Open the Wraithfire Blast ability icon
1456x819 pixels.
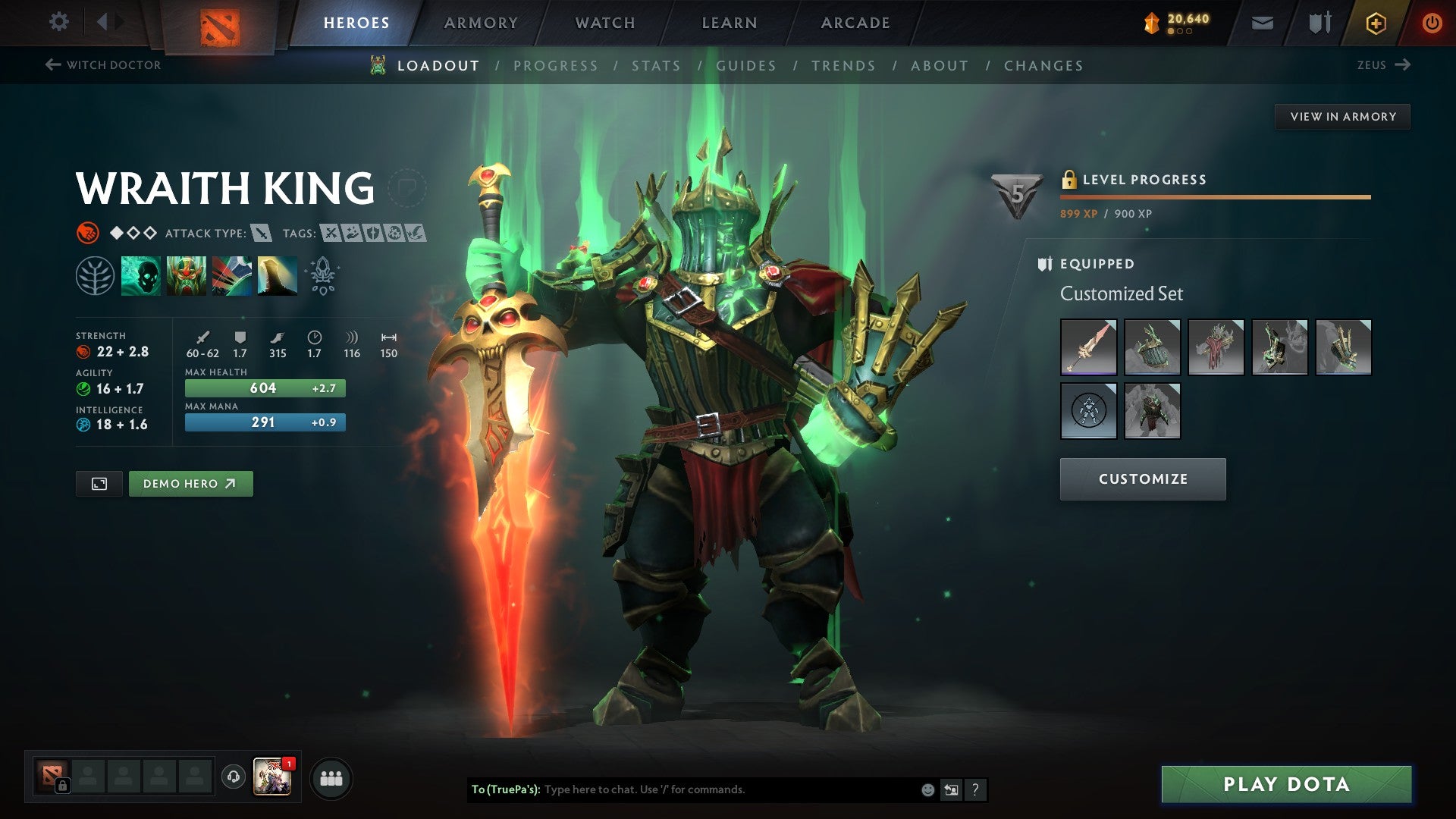point(141,276)
